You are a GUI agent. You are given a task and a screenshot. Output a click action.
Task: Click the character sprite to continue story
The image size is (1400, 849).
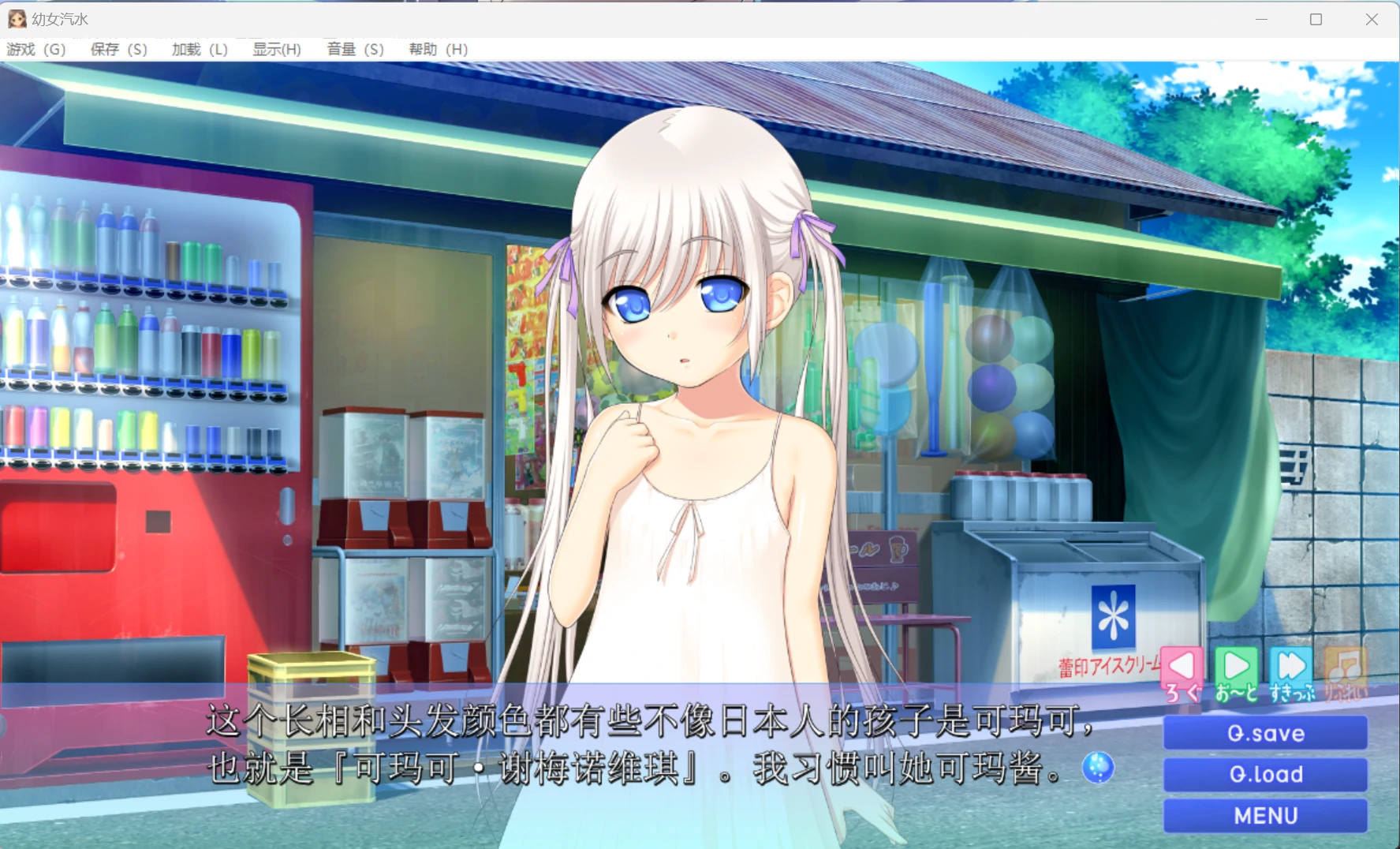click(x=686, y=395)
